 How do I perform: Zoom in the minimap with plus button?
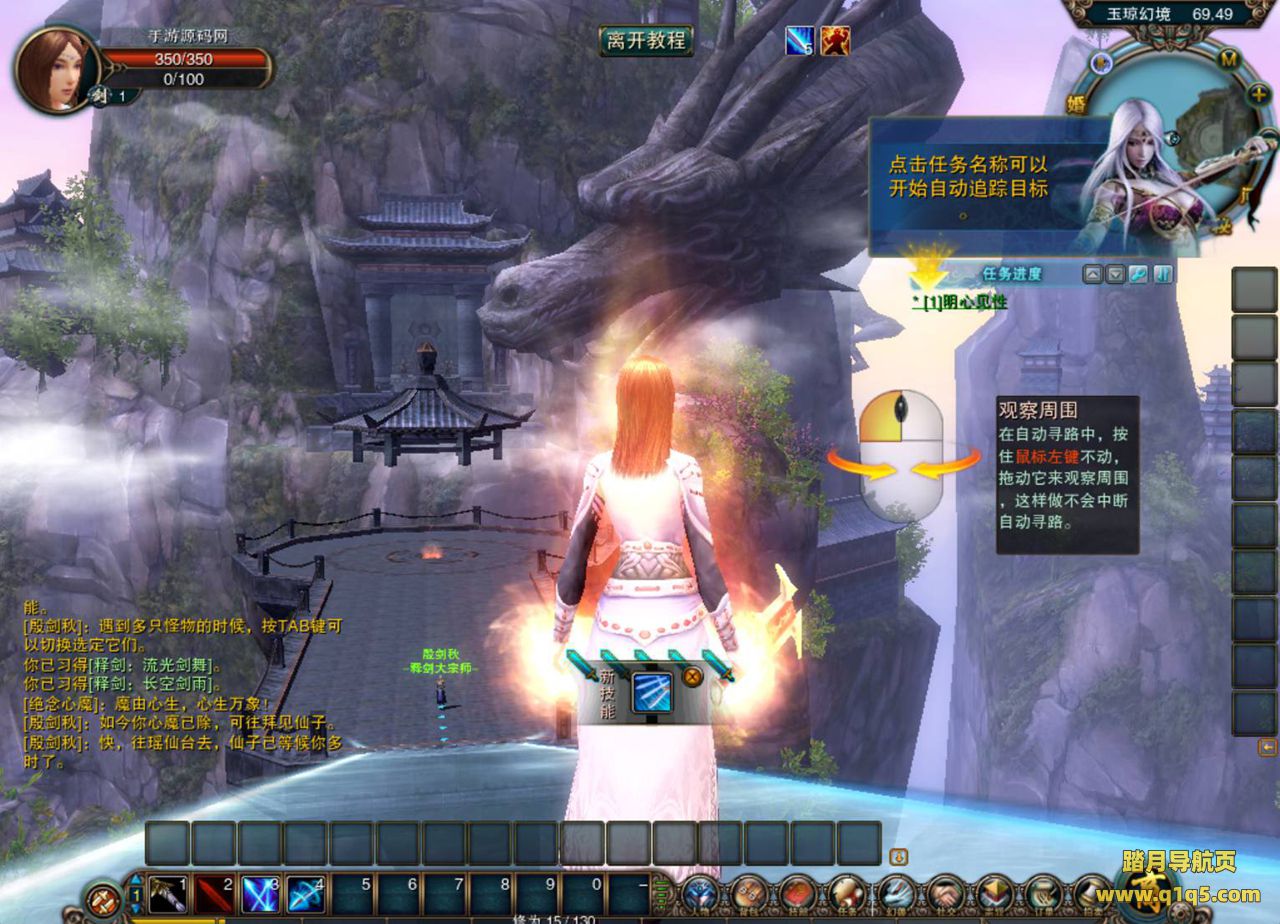[x=1259, y=93]
